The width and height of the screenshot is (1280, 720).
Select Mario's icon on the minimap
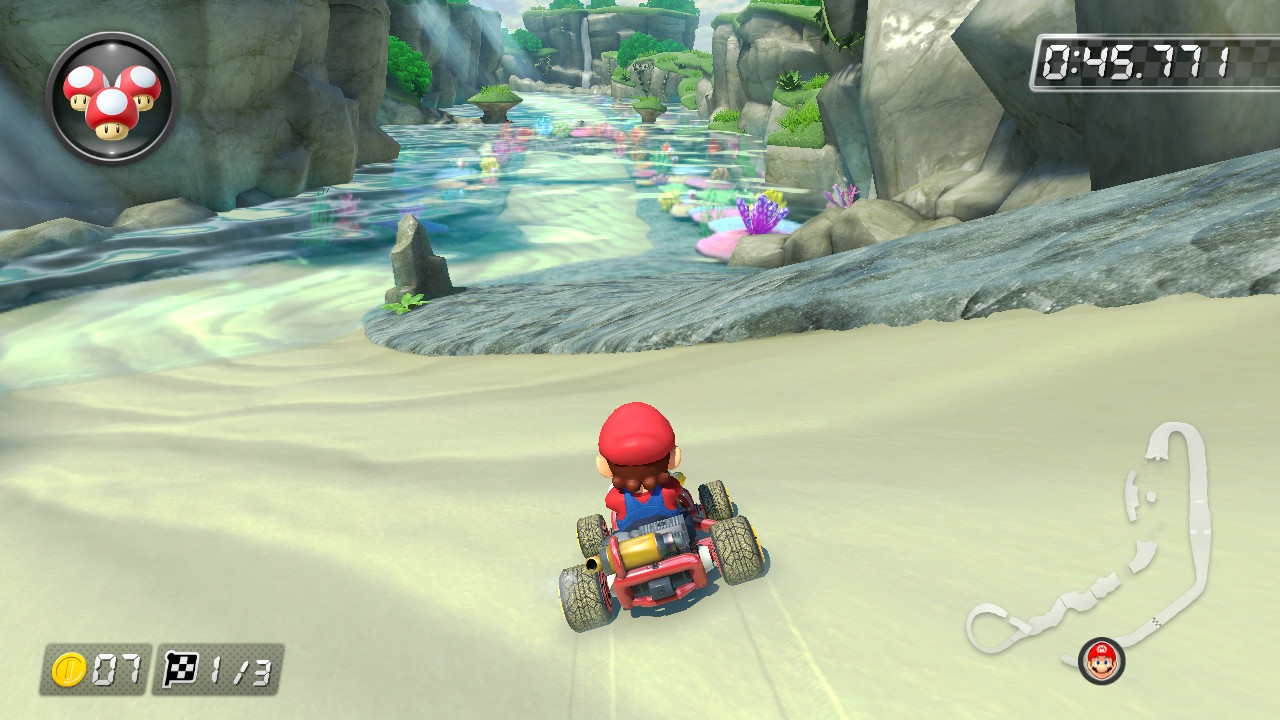click(1100, 659)
